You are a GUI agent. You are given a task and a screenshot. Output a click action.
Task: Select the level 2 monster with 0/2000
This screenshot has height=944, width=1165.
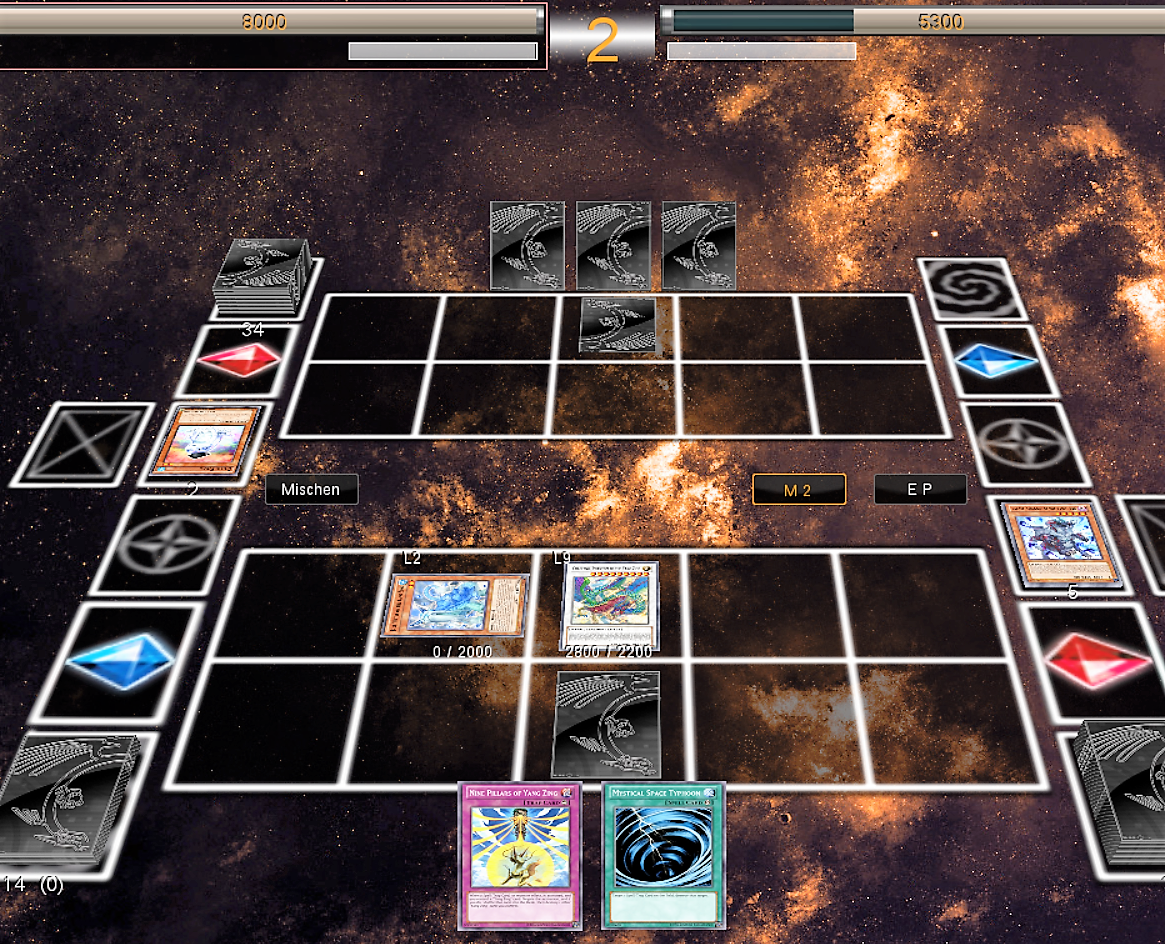(455, 606)
